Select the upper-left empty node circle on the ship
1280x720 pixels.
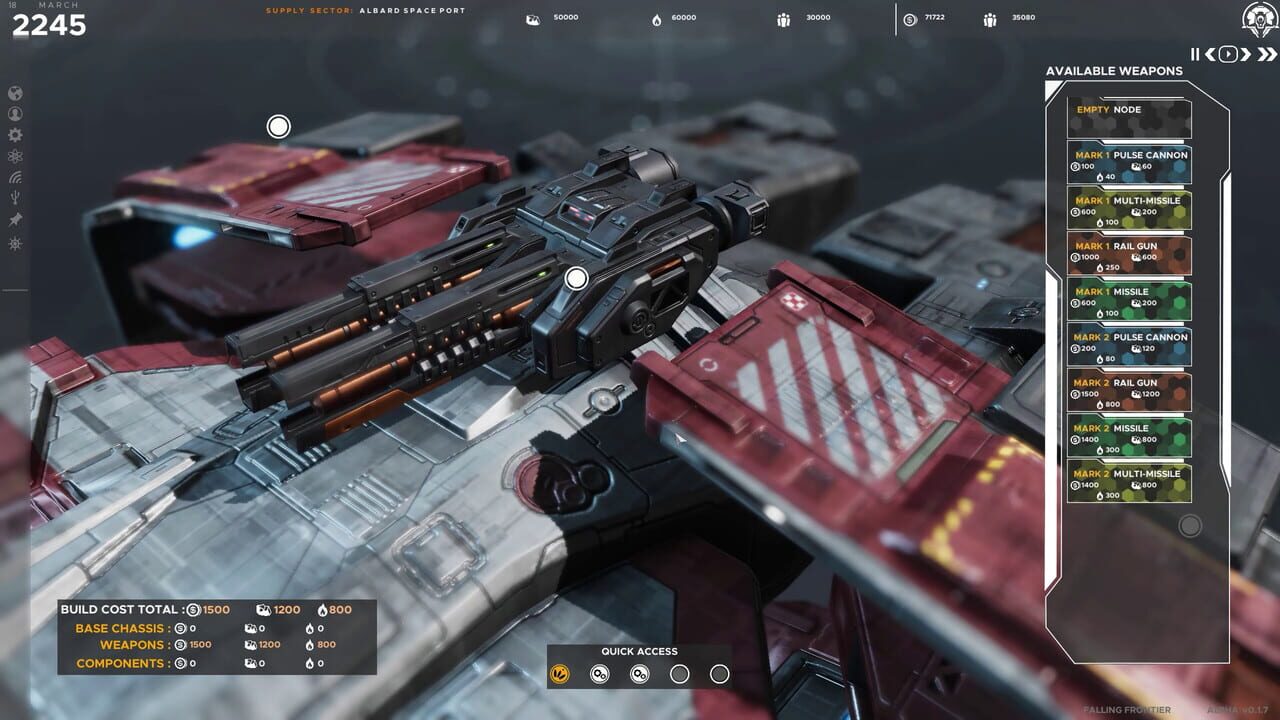278,127
